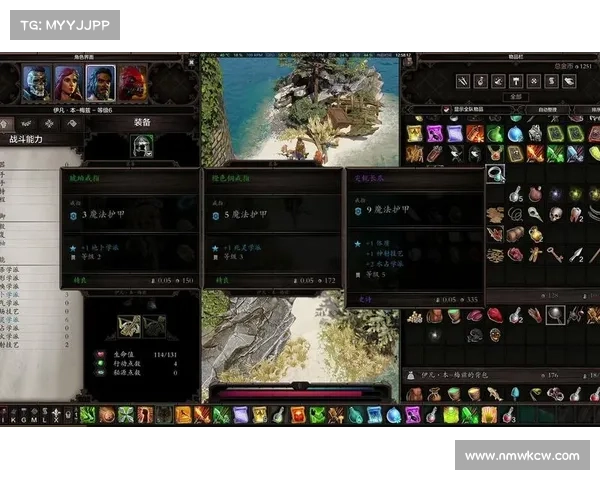This screenshot has width=600, height=480.
Task: Click the website watermark at bottom right
Action: (x=522, y=456)
